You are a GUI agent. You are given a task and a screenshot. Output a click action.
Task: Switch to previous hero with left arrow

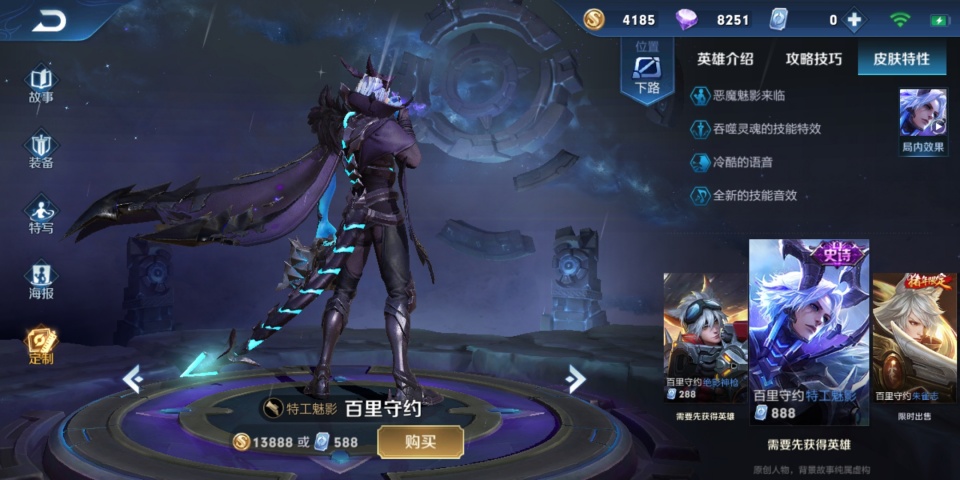pyautogui.click(x=132, y=379)
